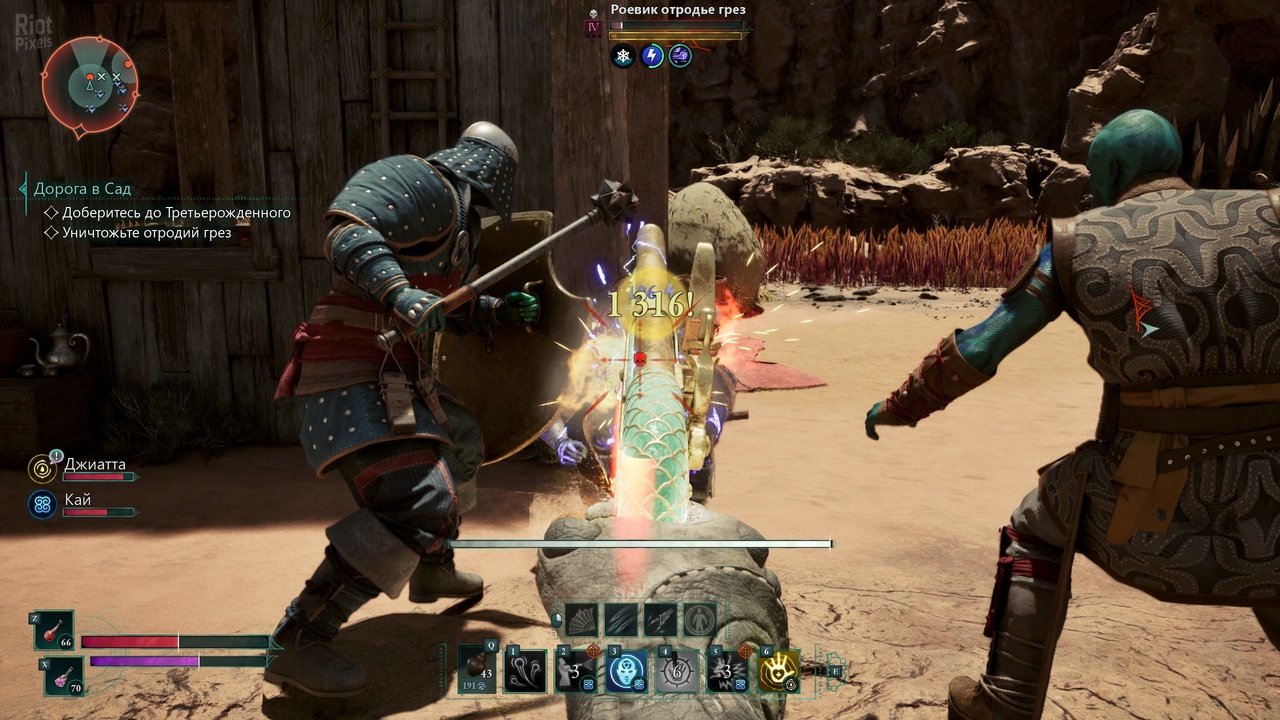Activate the spiked hand ability on cooldown
The image size is (1280, 720).
click(x=677, y=670)
